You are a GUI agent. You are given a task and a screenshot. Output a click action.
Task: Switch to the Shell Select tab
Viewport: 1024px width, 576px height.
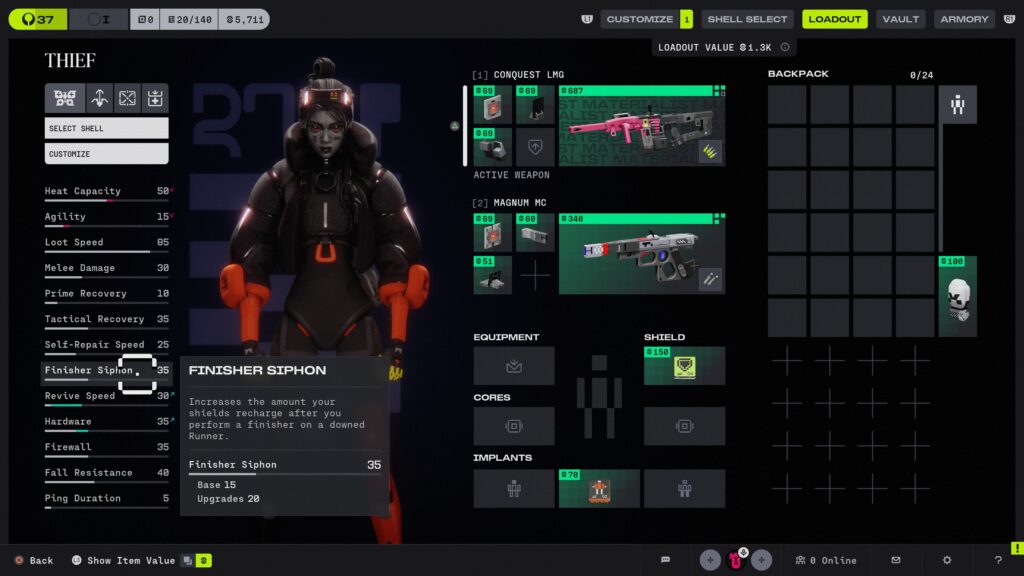coord(747,19)
